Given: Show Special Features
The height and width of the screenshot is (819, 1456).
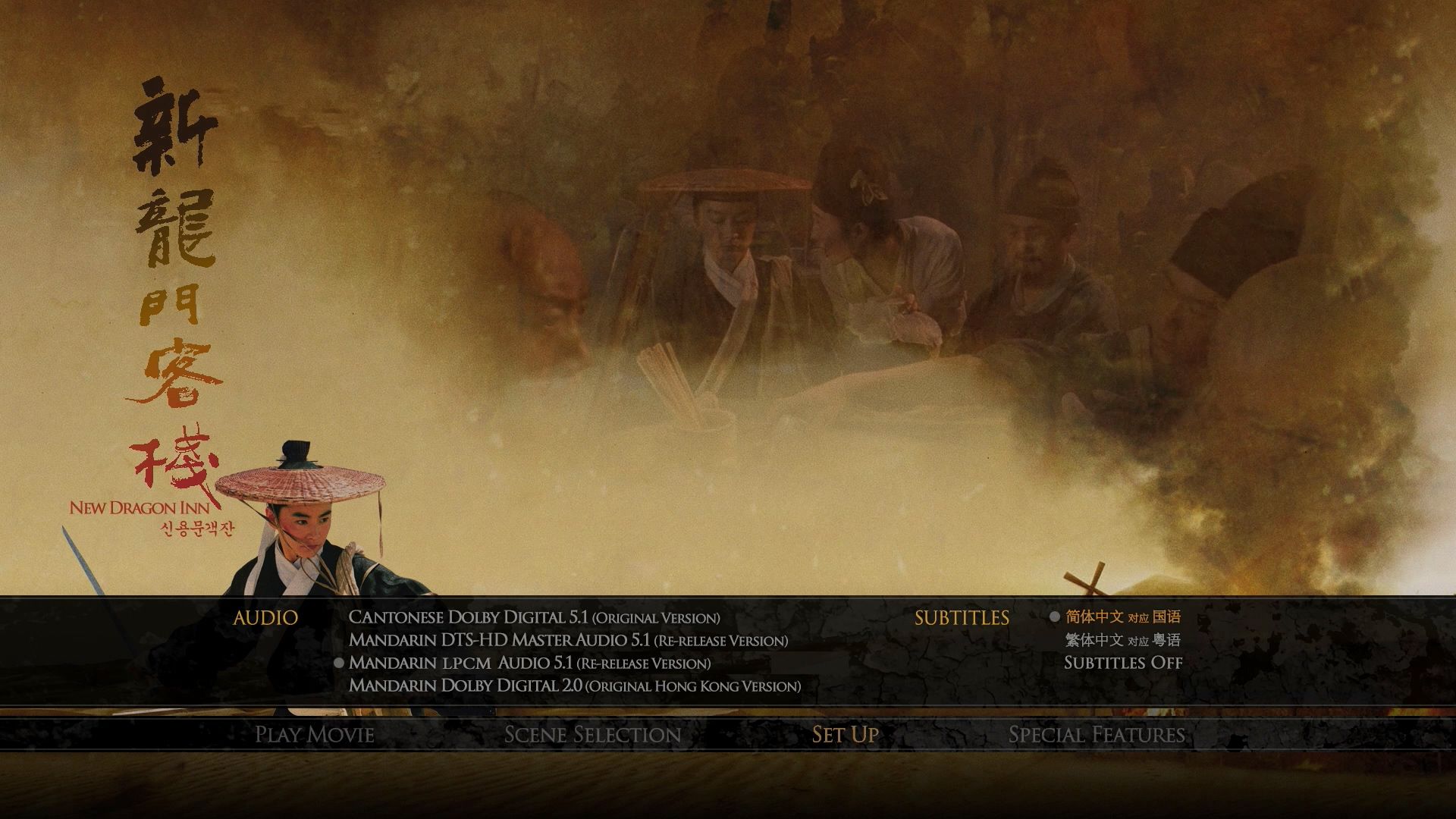Looking at the screenshot, I should 1097,734.
